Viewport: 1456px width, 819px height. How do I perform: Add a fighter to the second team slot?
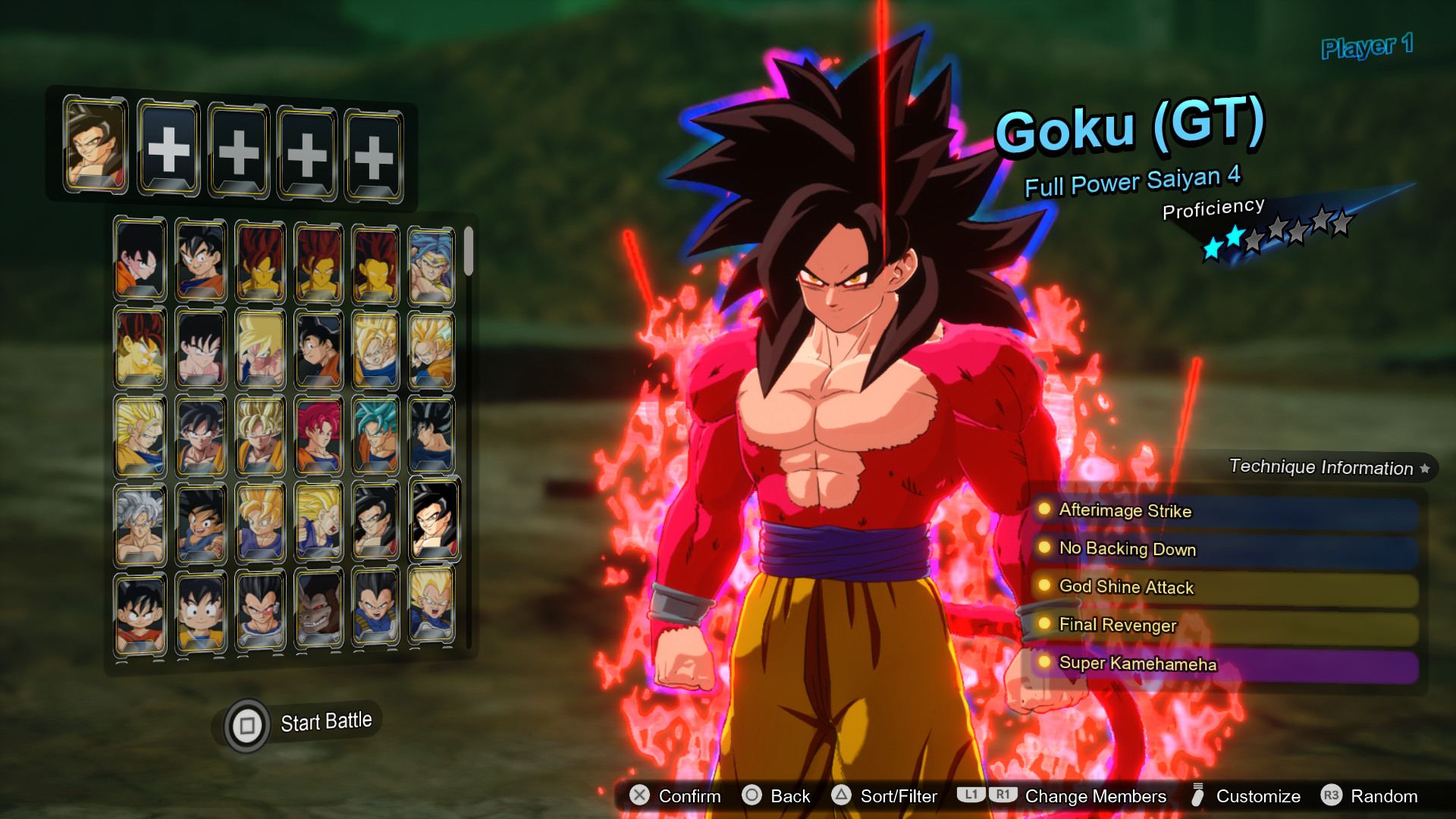click(168, 149)
